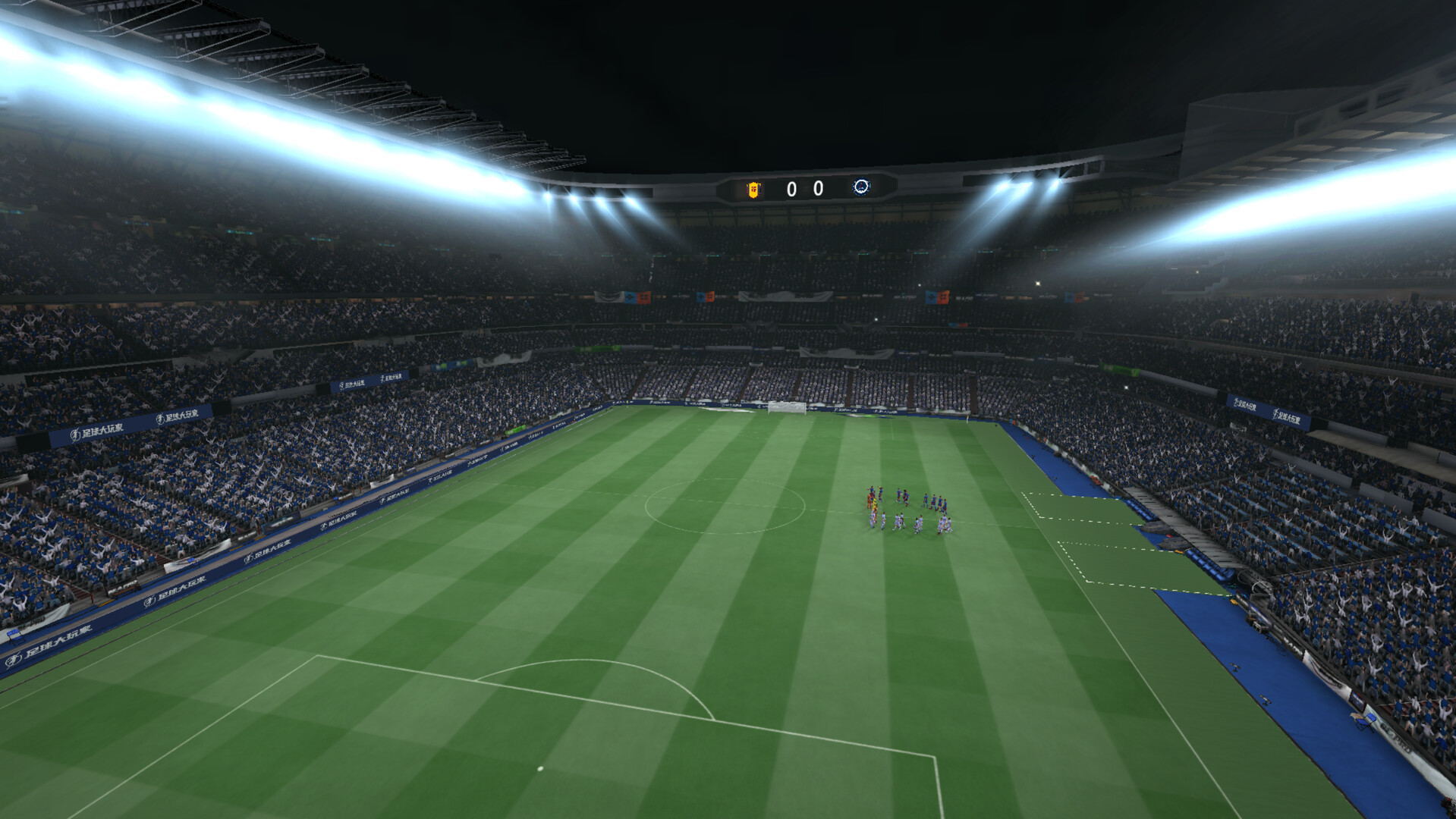This screenshot has width=1456, height=819.
Task: Click the TV camera unit near the right touchline
Action: point(1258,625)
